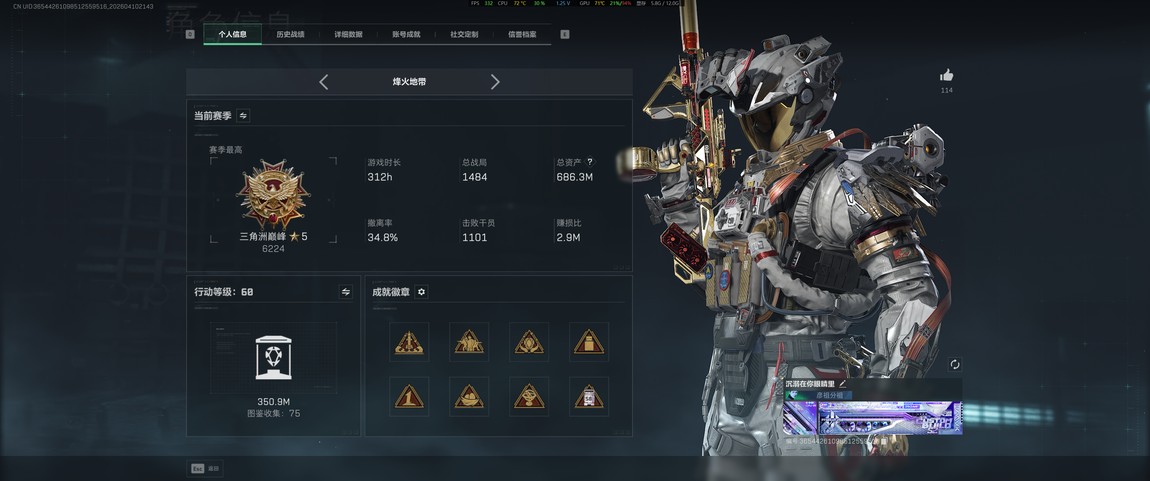Open the 总资产 question mark help

[590, 162]
